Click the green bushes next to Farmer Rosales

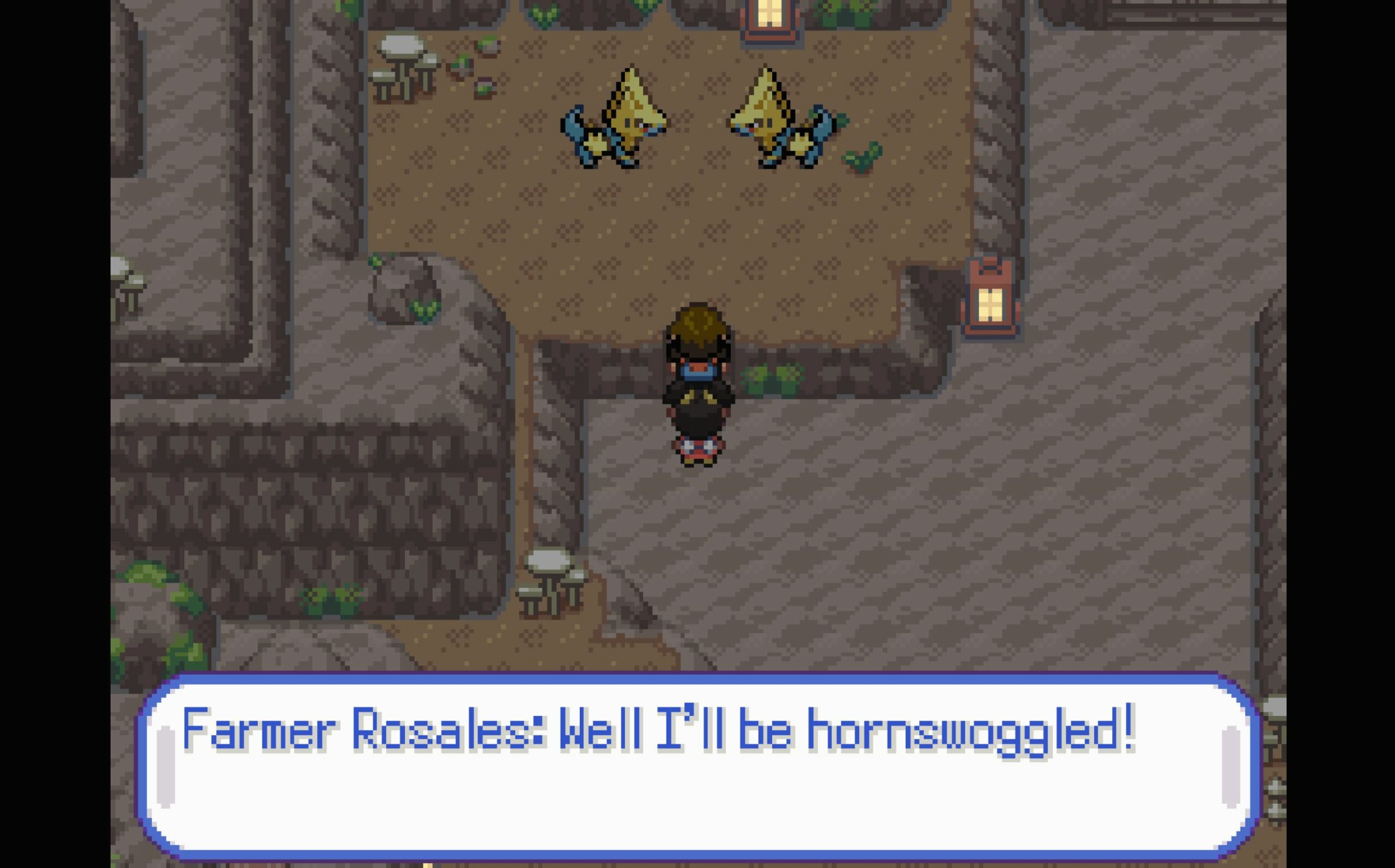coord(769,376)
